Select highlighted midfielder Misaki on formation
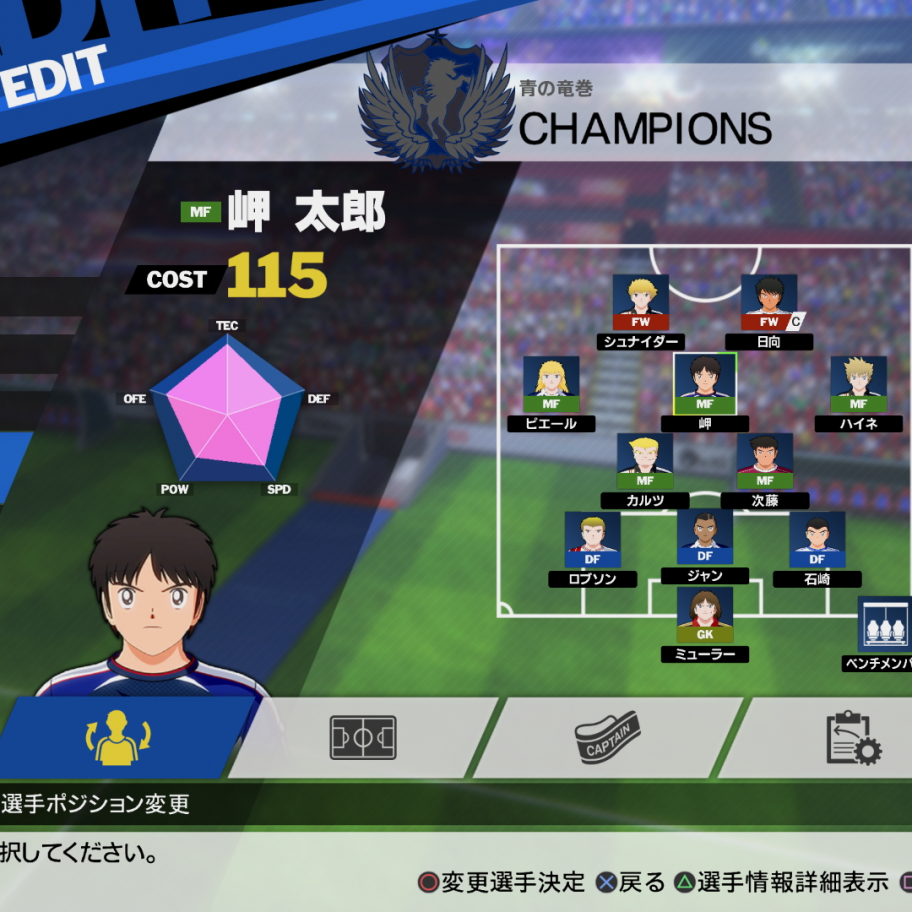 pos(705,383)
